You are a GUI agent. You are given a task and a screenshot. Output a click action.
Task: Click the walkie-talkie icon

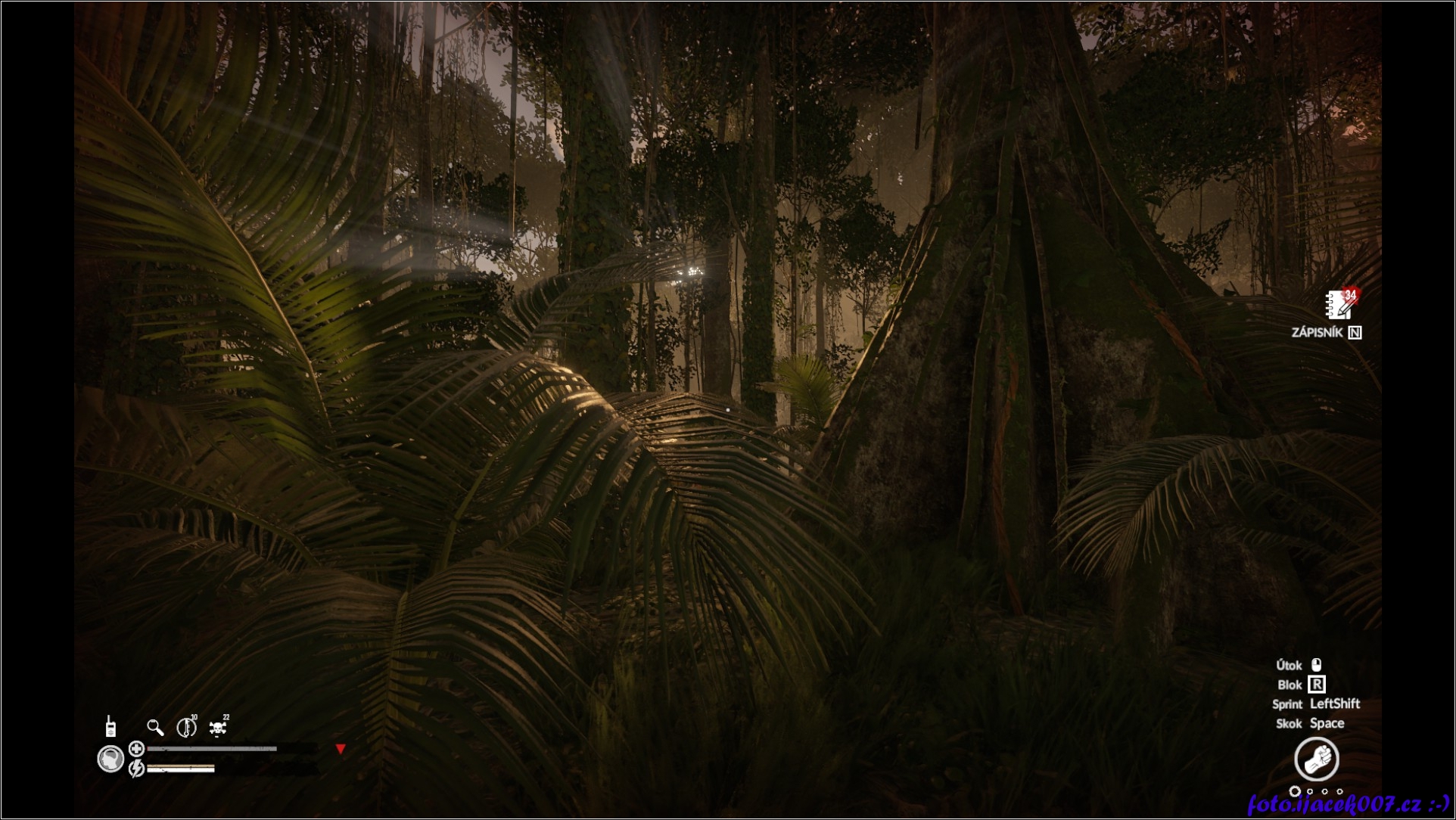(x=110, y=726)
